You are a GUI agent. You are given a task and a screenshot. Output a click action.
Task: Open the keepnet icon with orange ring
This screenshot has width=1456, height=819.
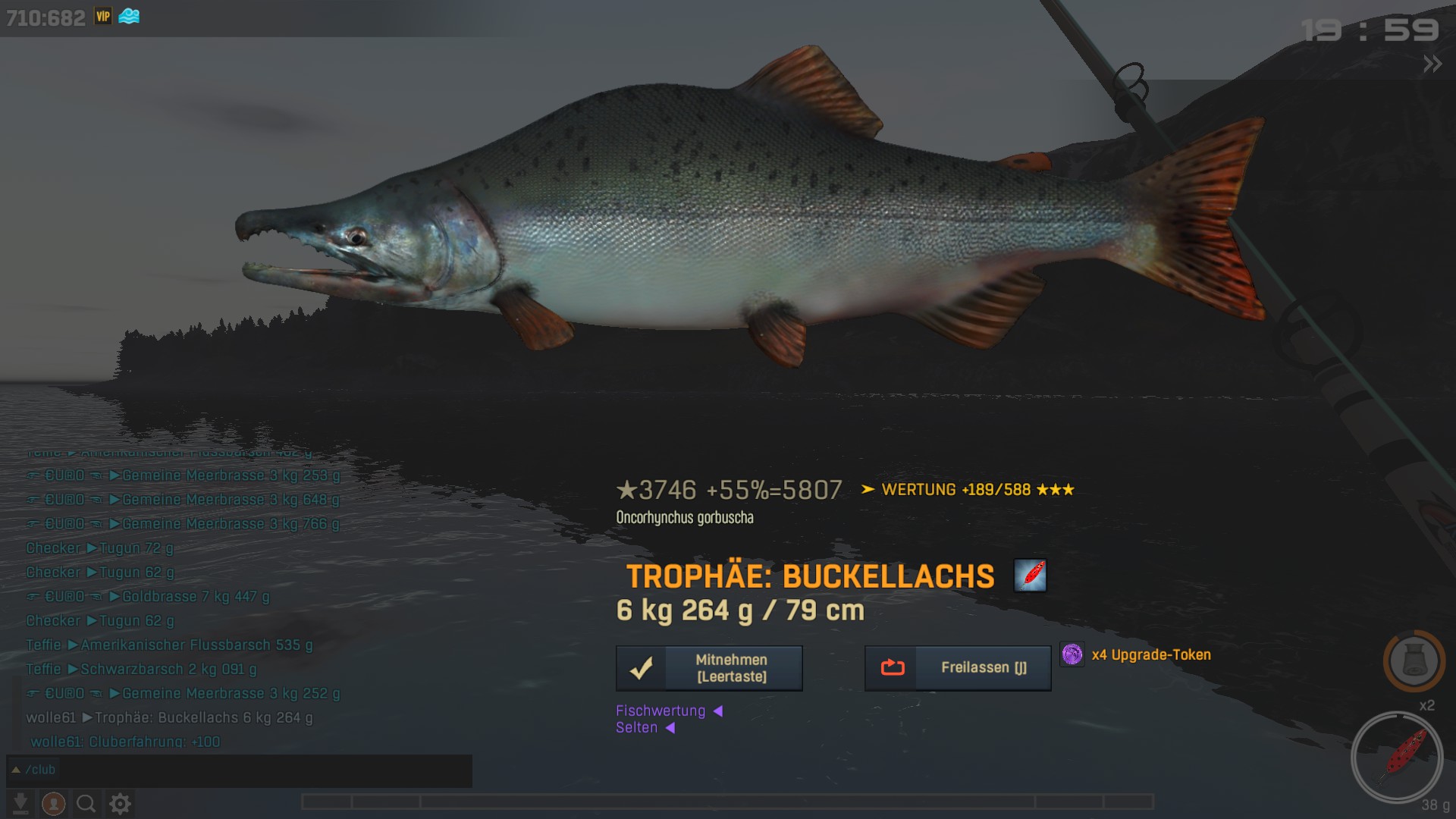(1414, 661)
